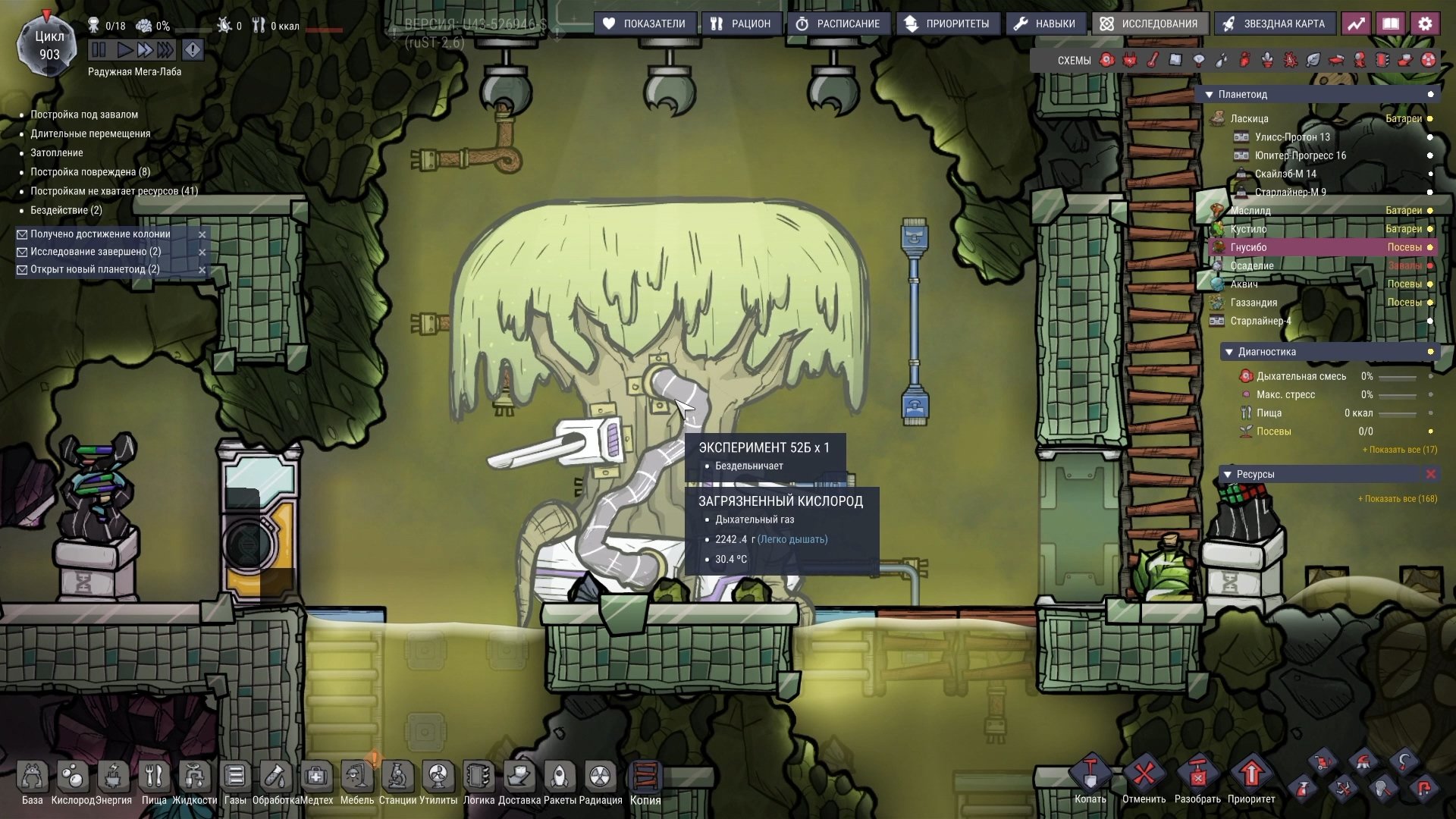Open the Ракеты build category
Image resolution: width=1456 pixels, height=819 pixels.
(560, 777)
